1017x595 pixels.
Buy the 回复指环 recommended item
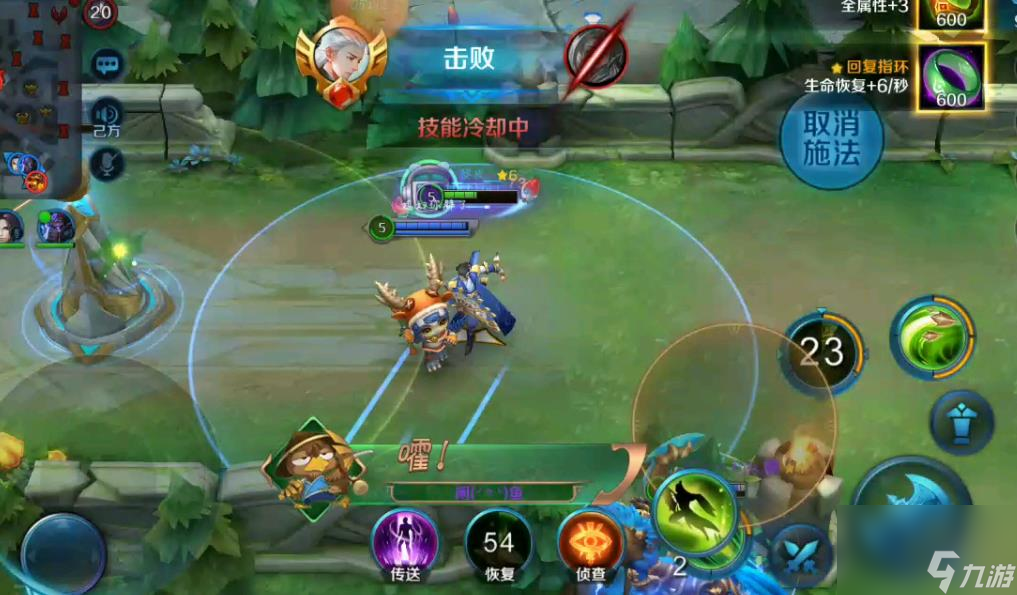click(950, 76)
